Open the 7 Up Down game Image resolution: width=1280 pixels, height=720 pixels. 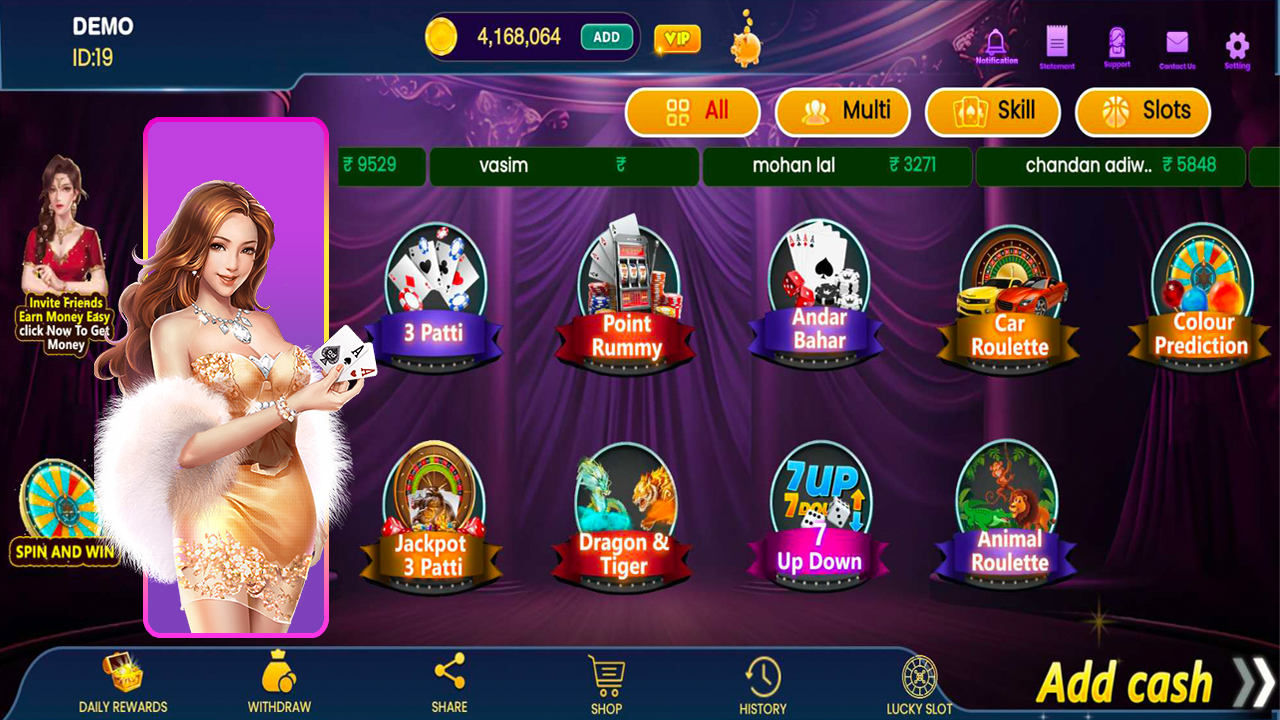click(x=818, y=515)
